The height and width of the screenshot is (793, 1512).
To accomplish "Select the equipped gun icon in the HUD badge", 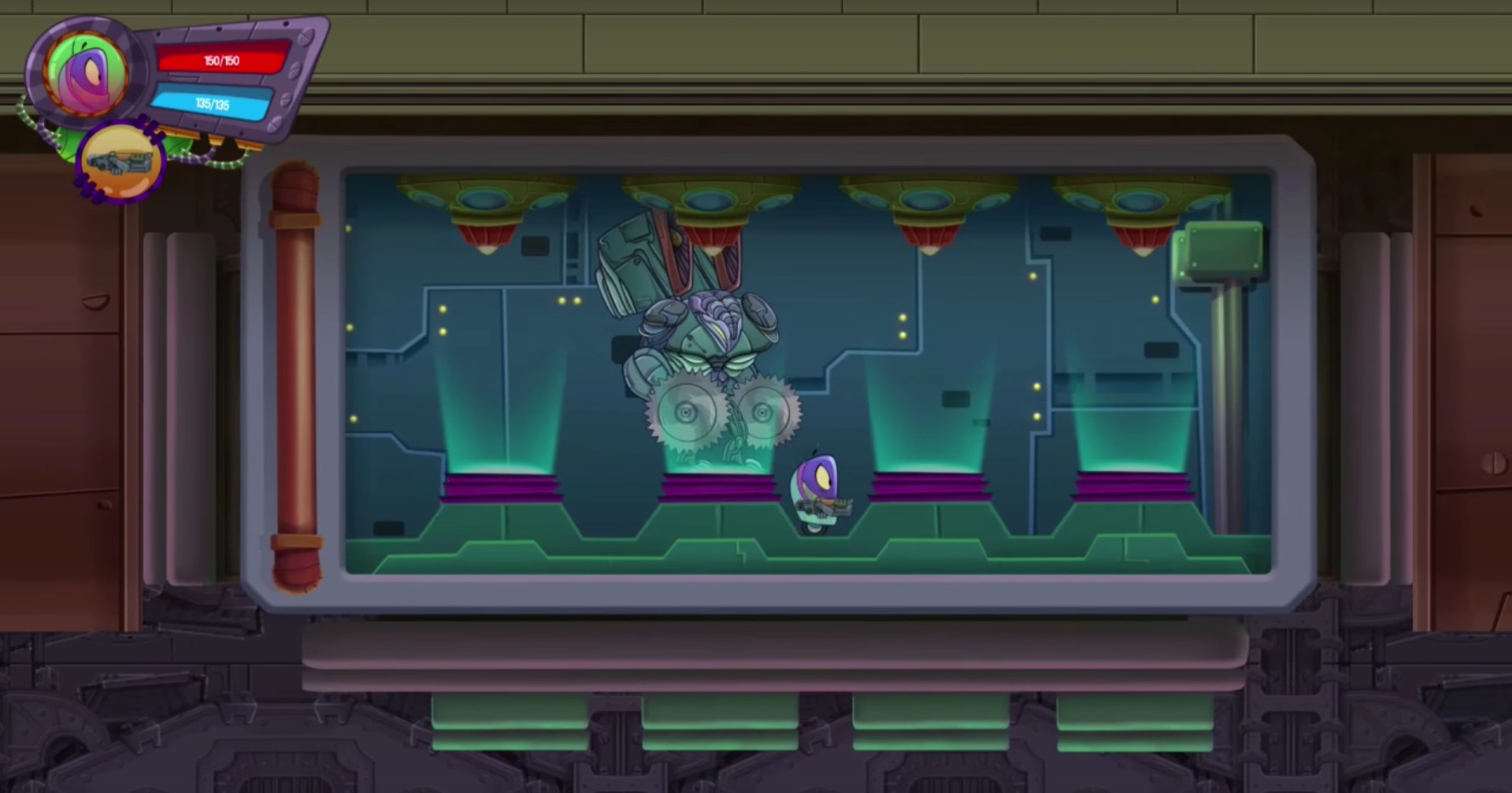I will [120, 161].
